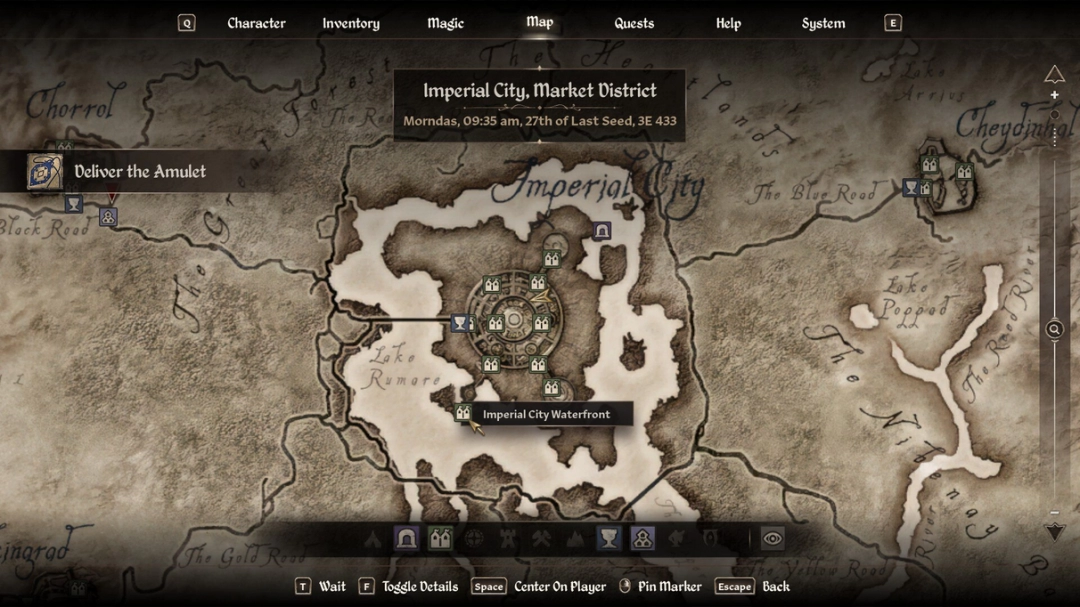Toggle the camp tent map filter

click(x=373, y=539)
